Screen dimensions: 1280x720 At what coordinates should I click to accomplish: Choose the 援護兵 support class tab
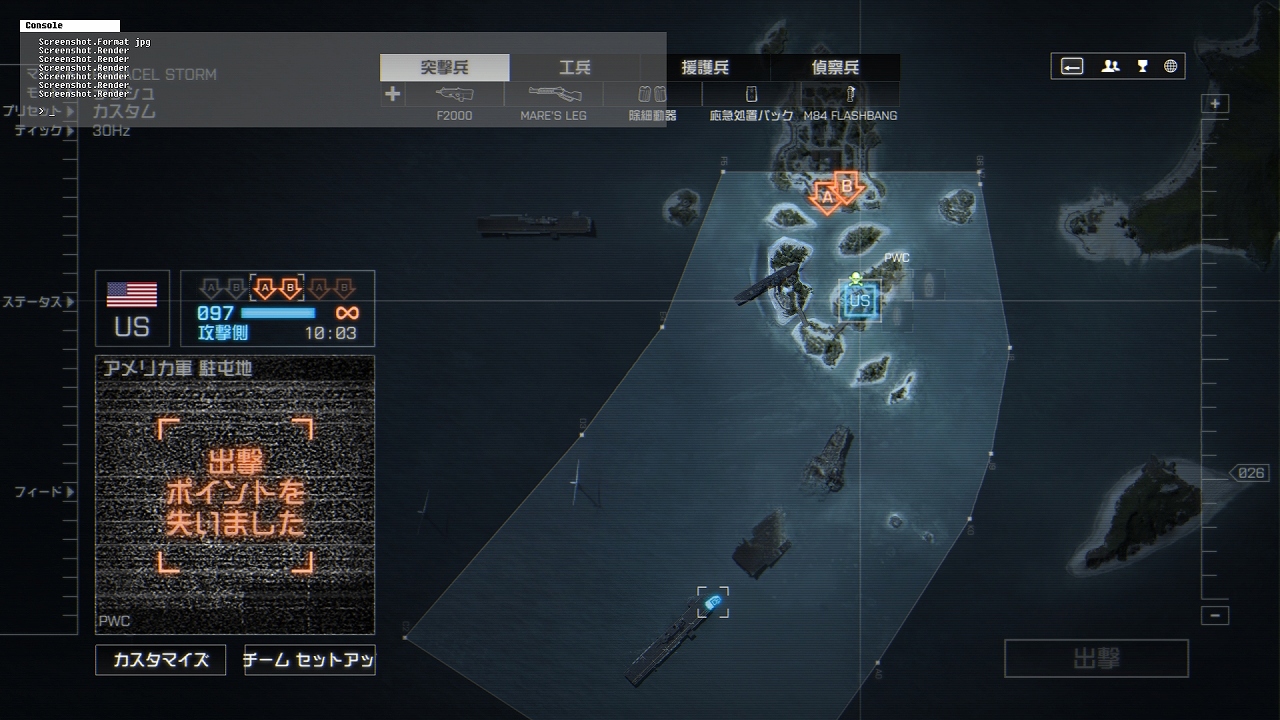coord(705,68)
